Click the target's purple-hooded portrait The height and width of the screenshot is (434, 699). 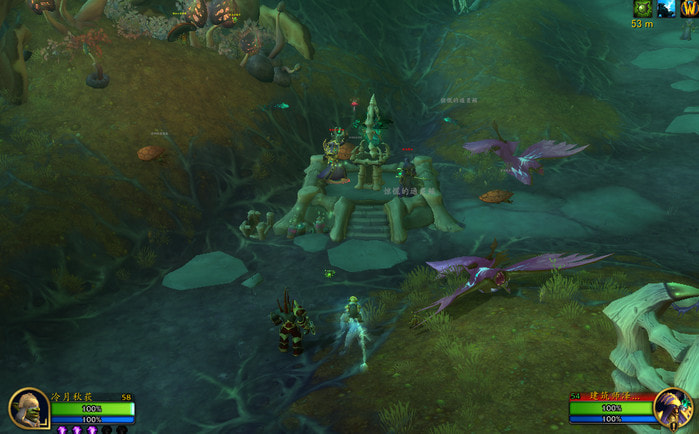tap(673, 408)
